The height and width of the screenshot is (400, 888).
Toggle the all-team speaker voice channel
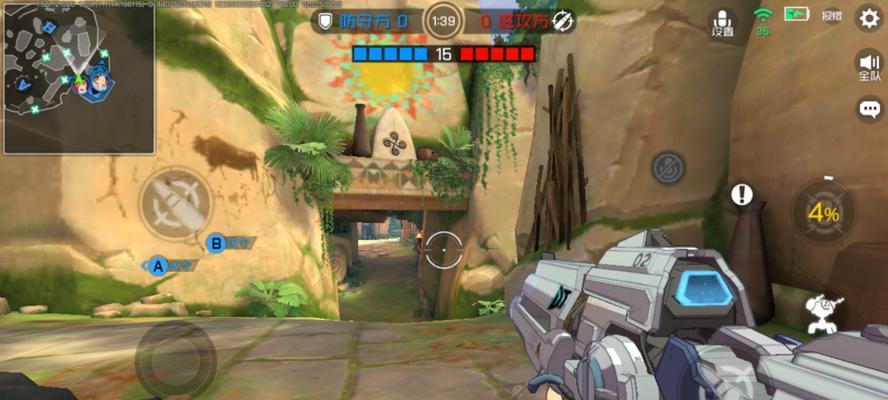click(x=869, y=66)
